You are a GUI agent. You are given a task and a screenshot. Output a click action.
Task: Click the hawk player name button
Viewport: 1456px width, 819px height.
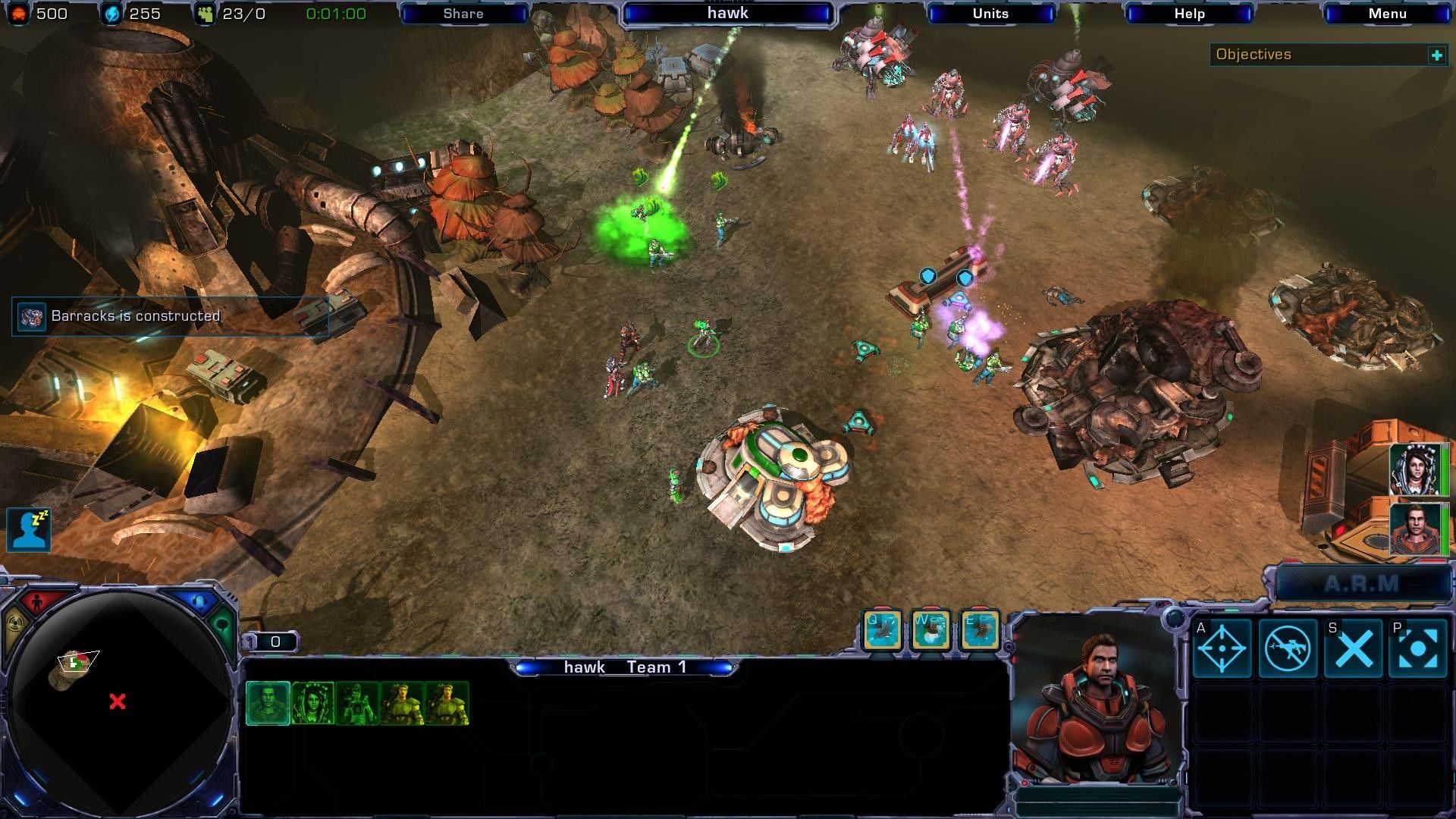click(x=727, y=14)
